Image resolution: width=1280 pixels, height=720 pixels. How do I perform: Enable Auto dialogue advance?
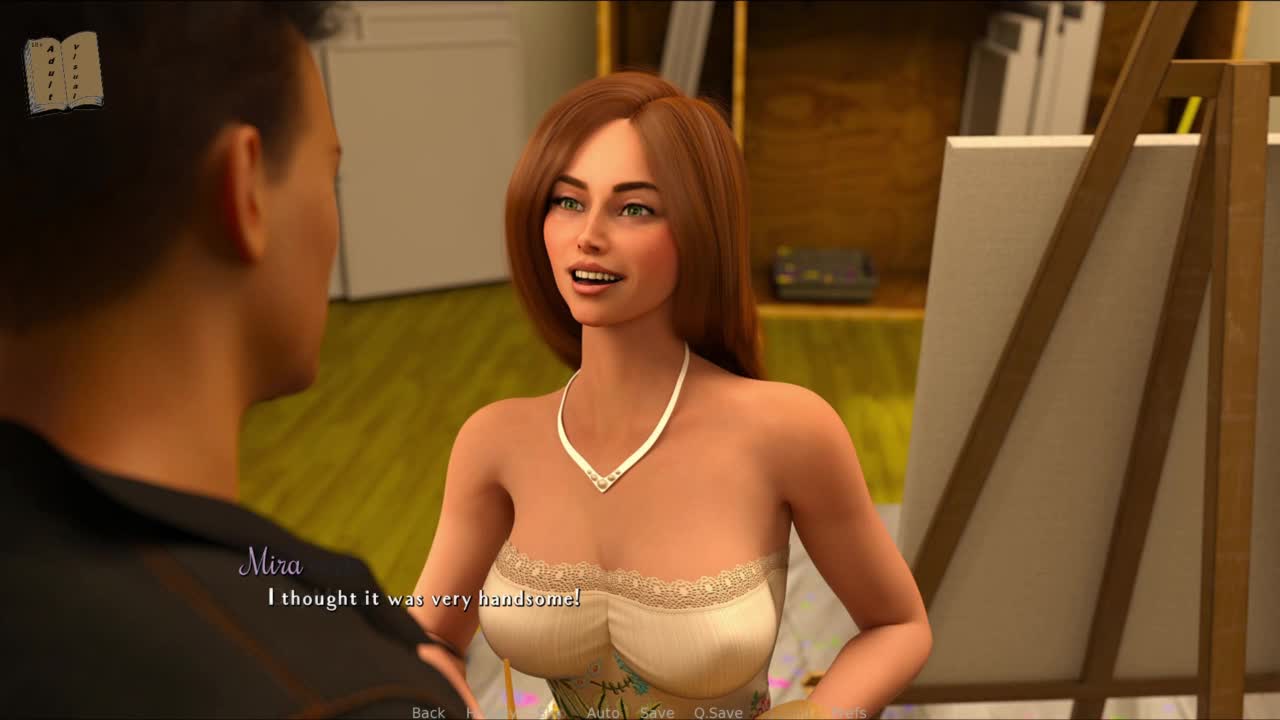tap(603, 712)
